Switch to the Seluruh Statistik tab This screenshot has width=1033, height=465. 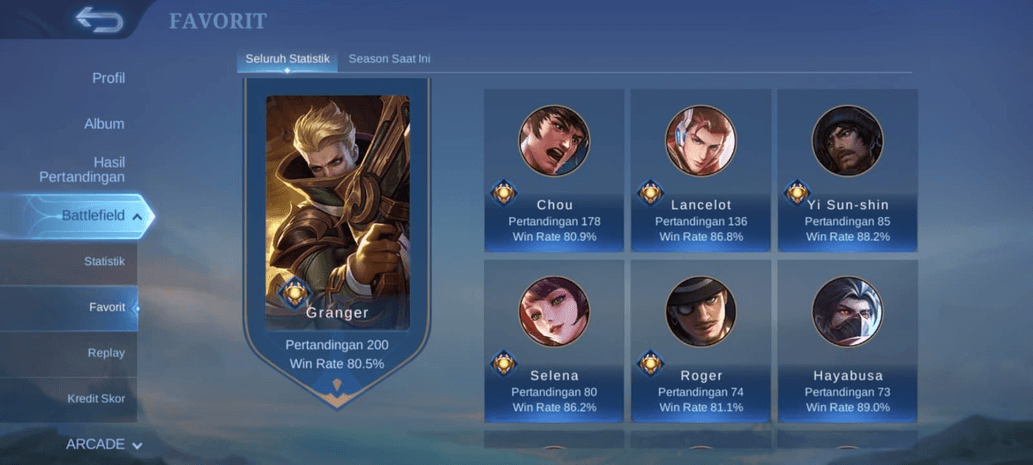(287, 59)
